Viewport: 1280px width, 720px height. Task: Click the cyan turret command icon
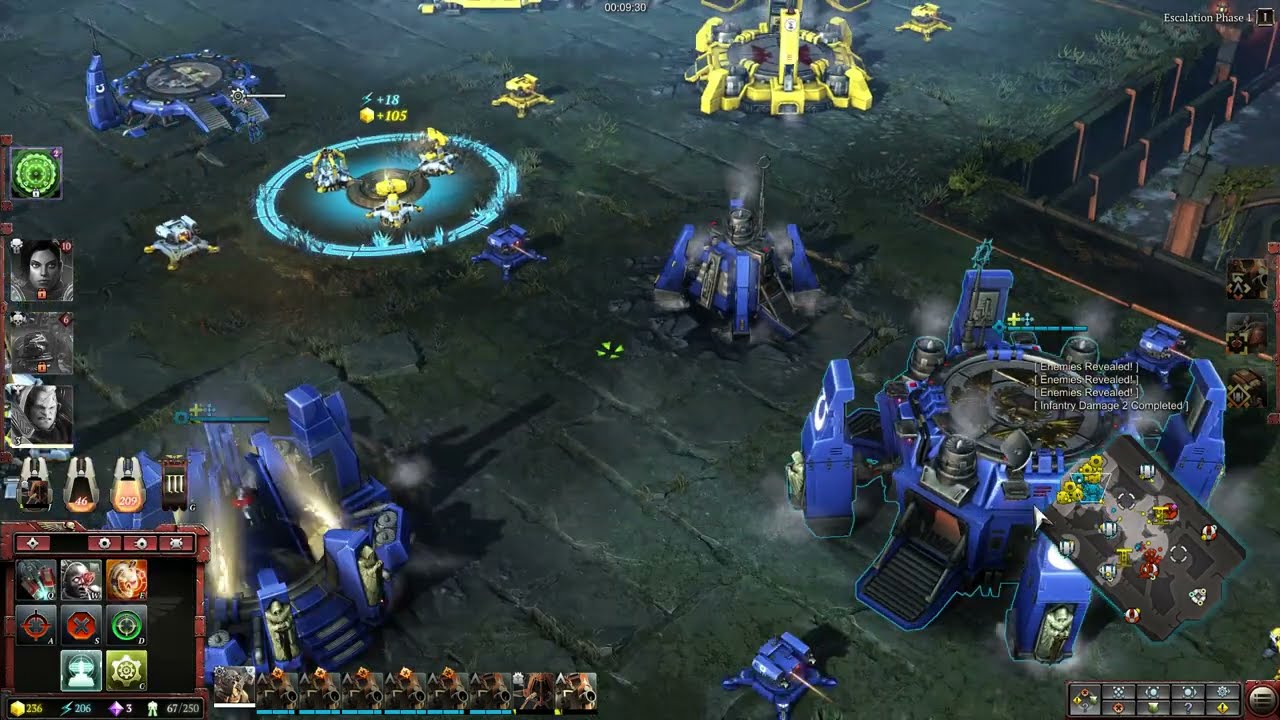point(82,669)
